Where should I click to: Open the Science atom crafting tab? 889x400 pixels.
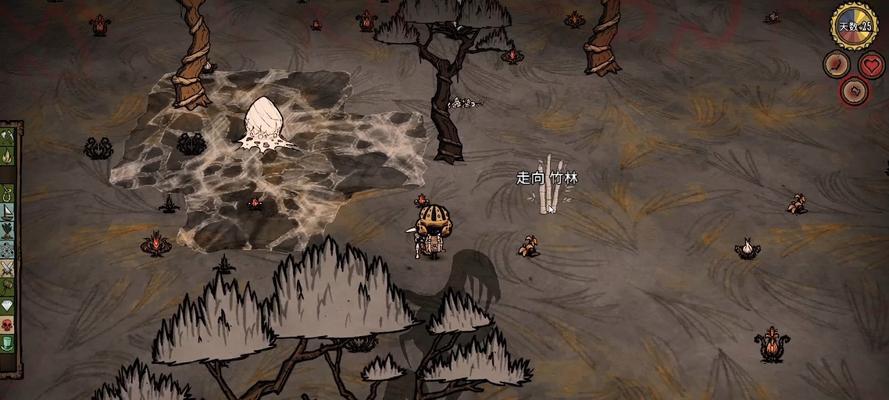pos(9,231)
